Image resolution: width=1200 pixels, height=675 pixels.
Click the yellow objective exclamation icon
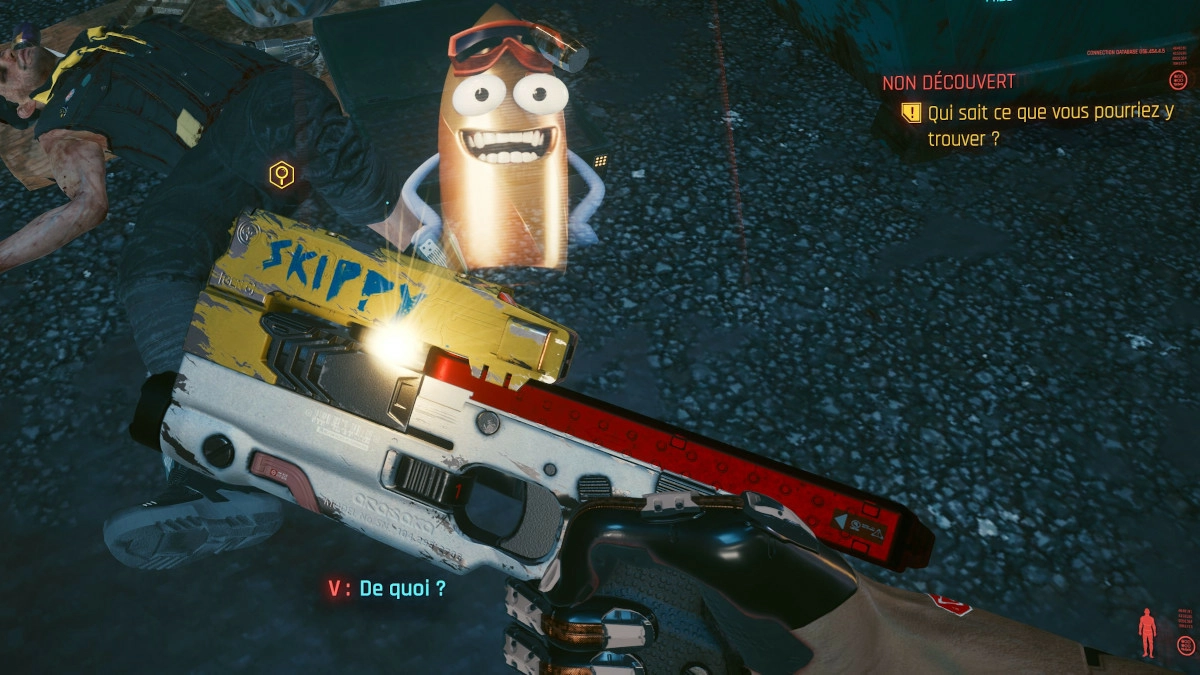(910, 113)
